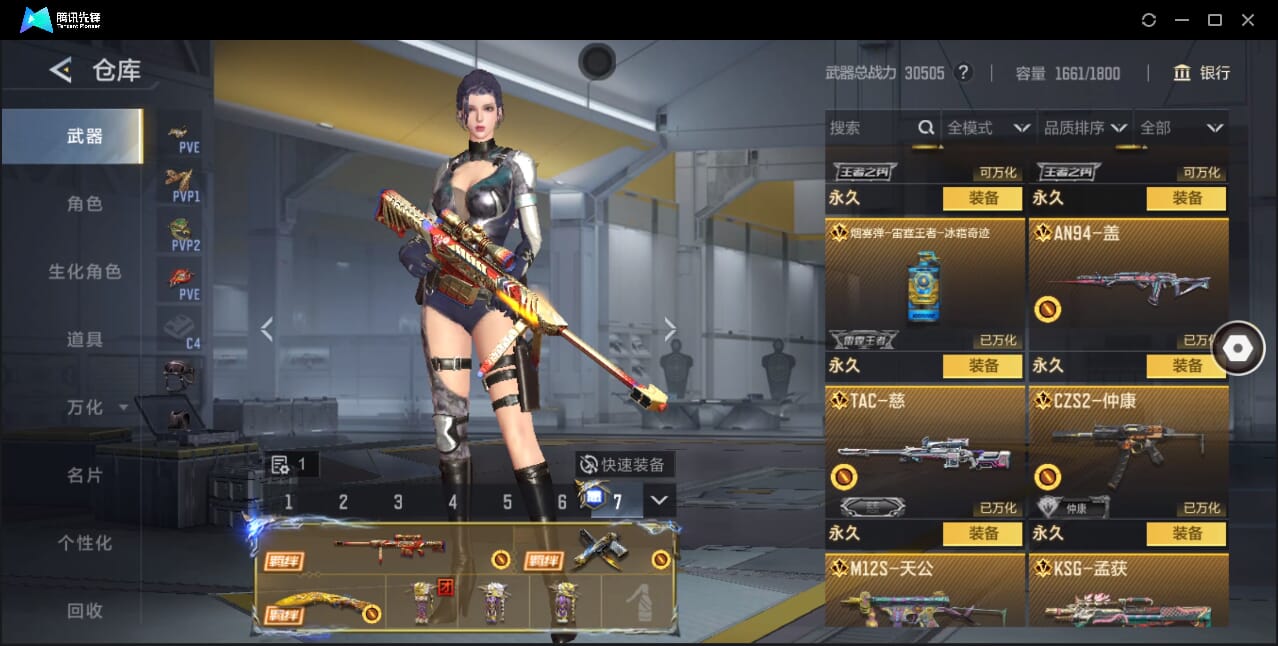The height and width of the screenshot is (646, 1278).
Task: Maximize the emulator window
Action: pos(1215,20)
